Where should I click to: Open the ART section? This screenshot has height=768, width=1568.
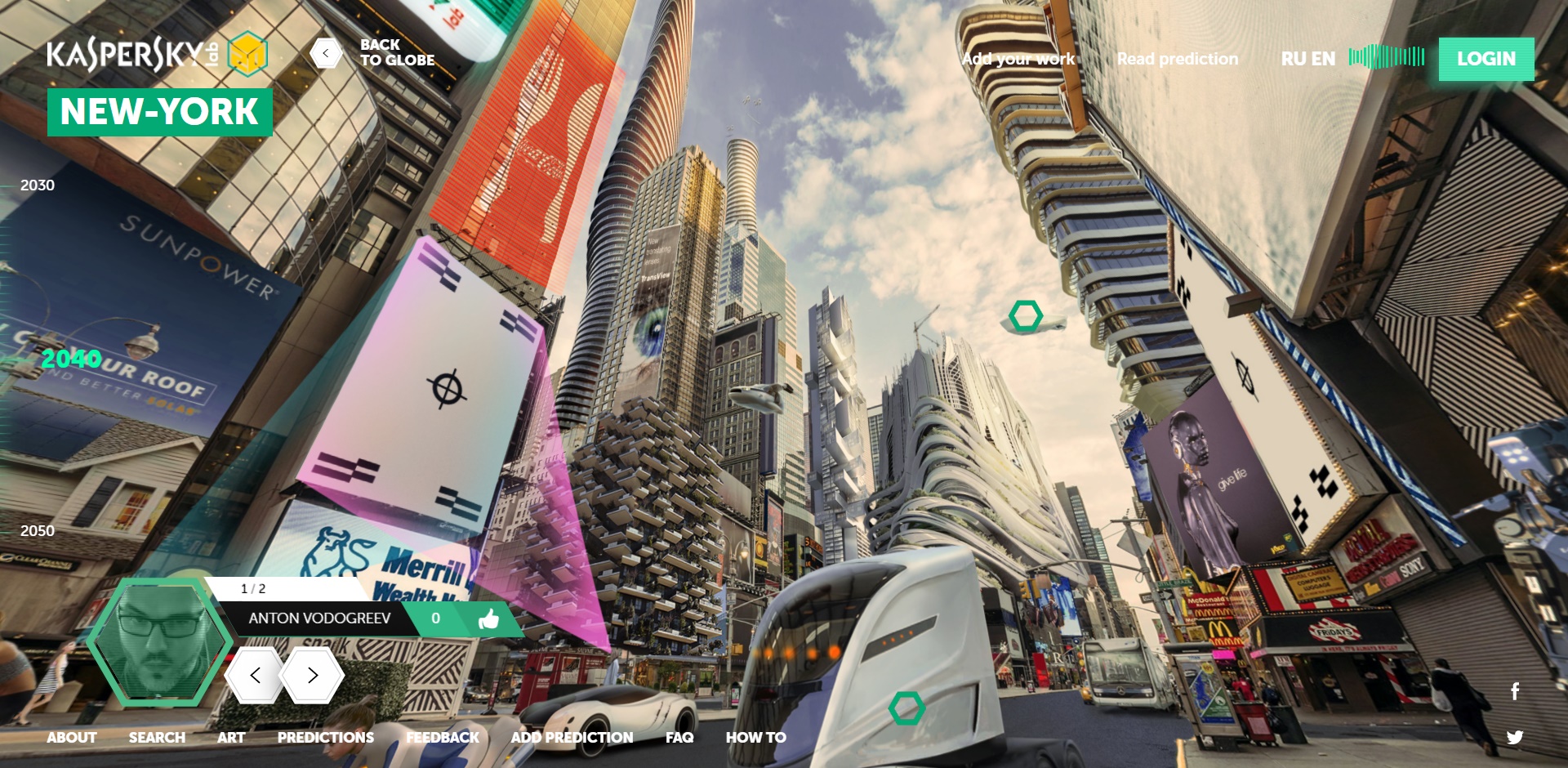pos(231,737)
